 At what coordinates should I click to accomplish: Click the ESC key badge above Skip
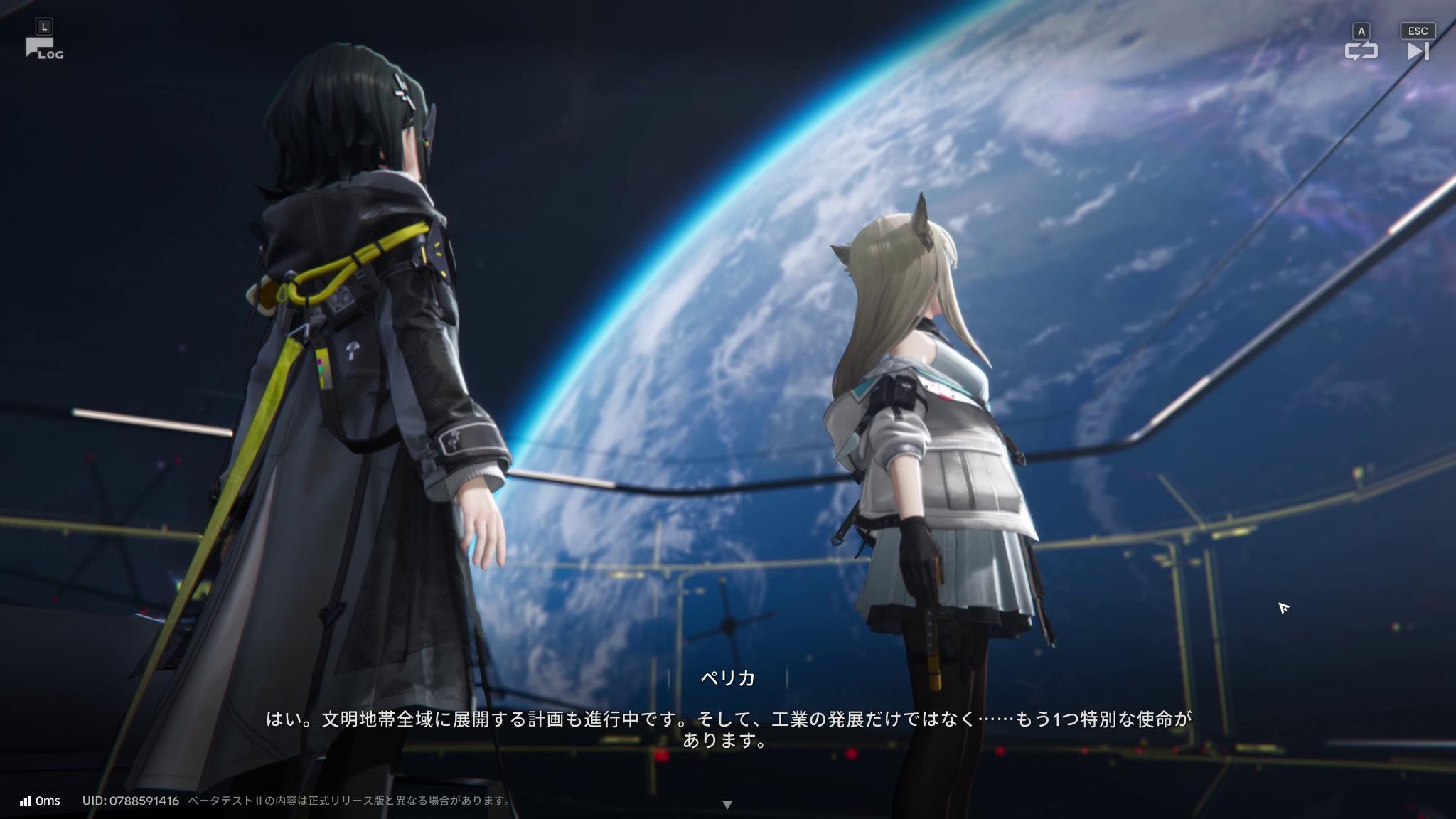(1417, 31)
